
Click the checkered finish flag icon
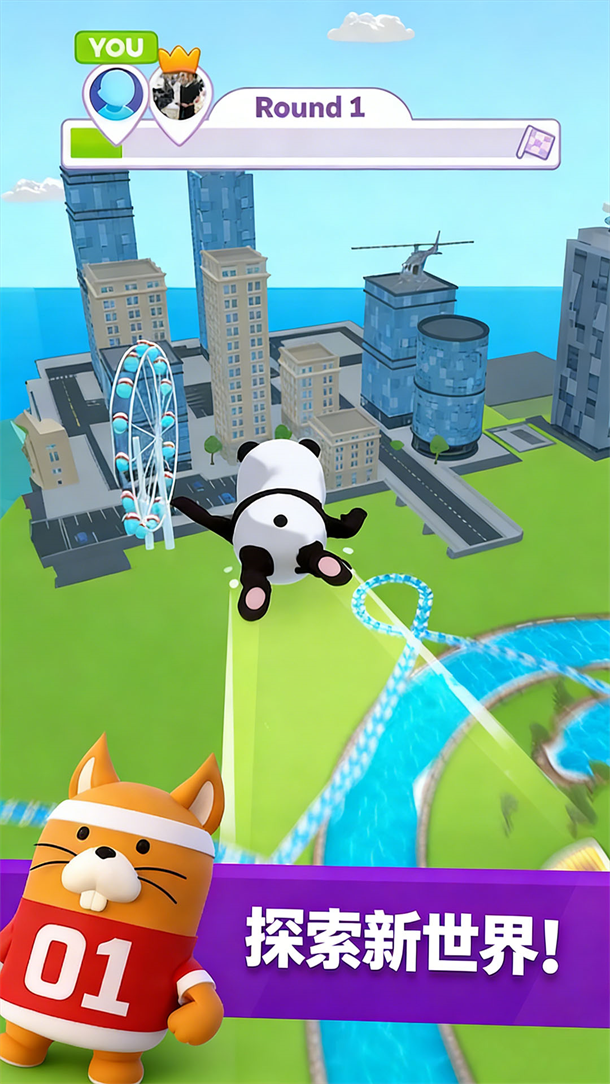click(x=533, y=143)
